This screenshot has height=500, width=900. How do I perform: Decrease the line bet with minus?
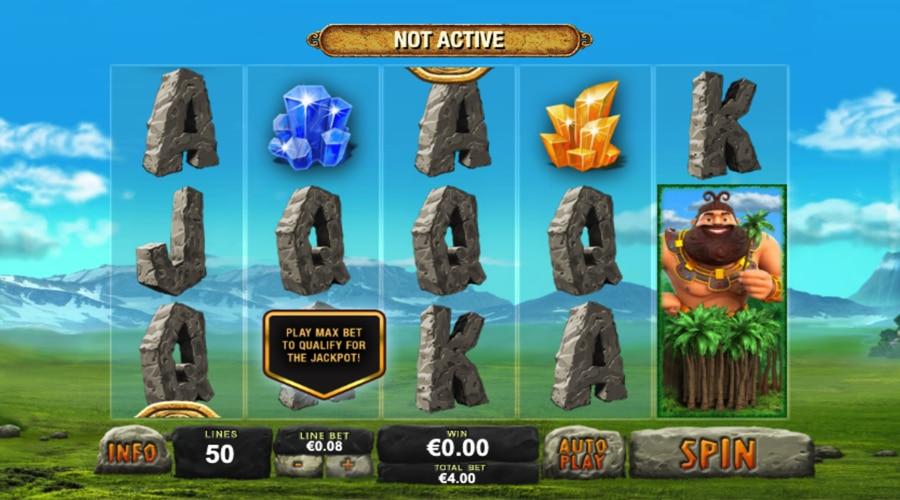point(299,466)
